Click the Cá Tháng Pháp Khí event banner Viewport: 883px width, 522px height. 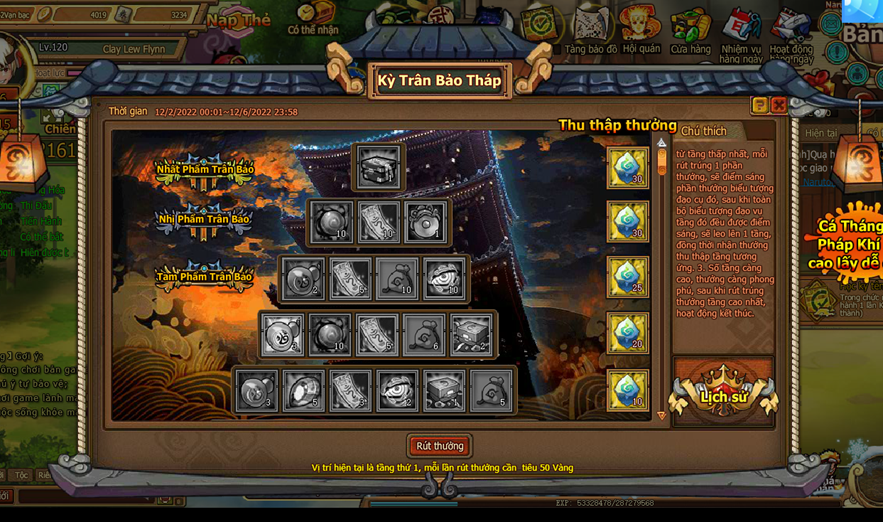(846, 245)
